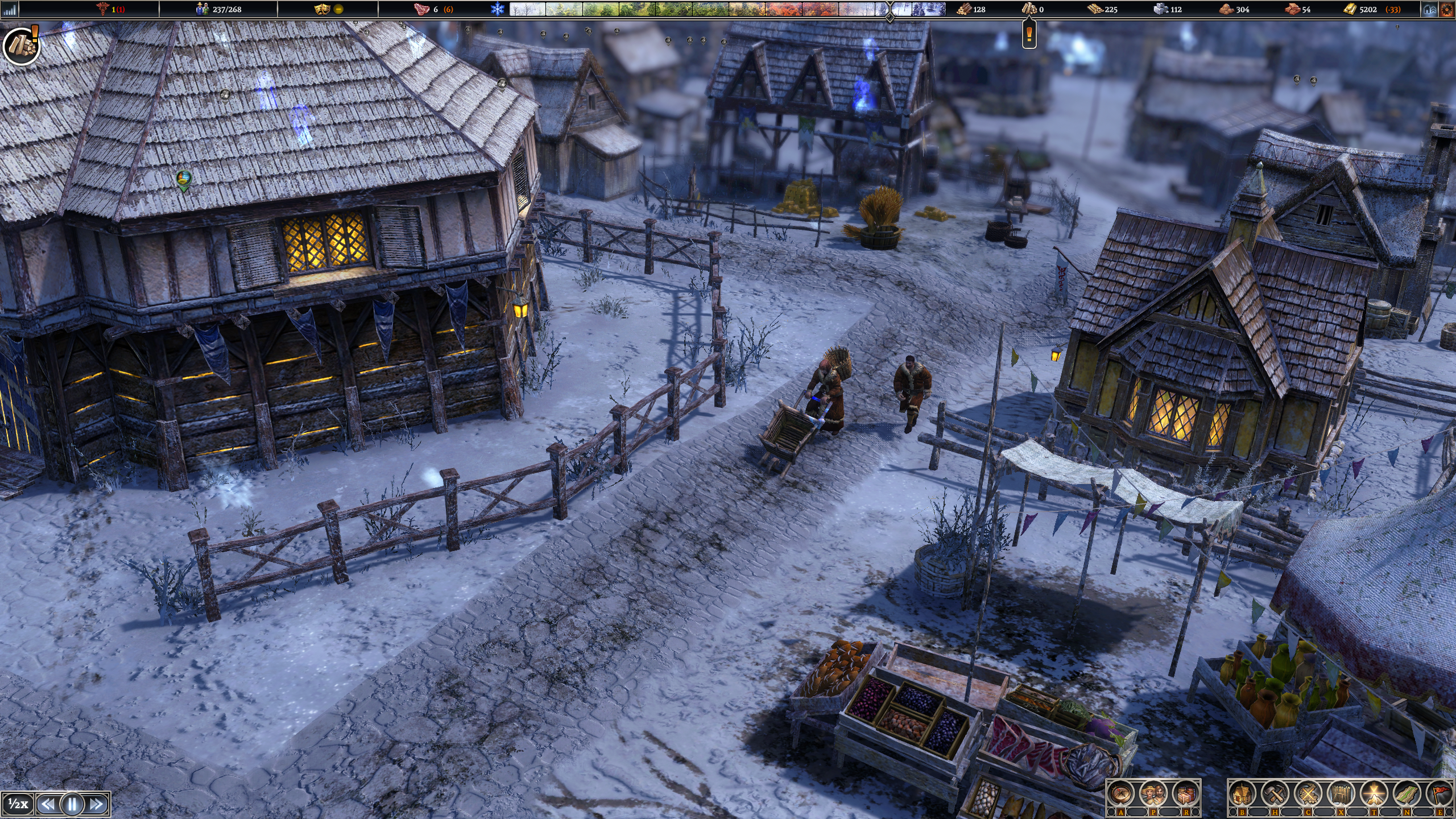Open the firewood shortage alert
The image size is (1456, 819).
(x=21, y=45)
